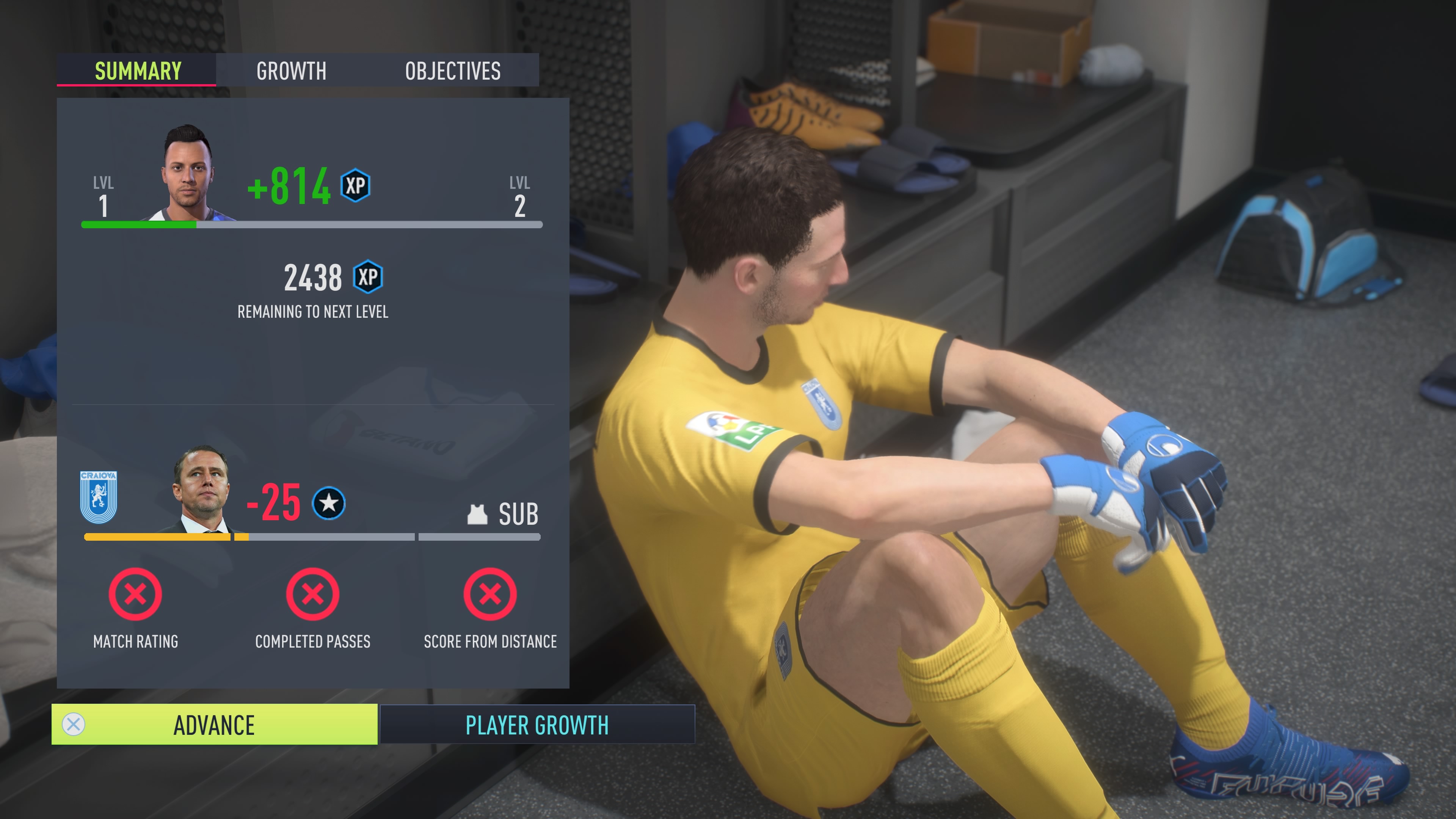Viewport: 1456px width, 819px height.
Task: Open the Growth tab
Action: pyautogui.click(x=291, y=71)
